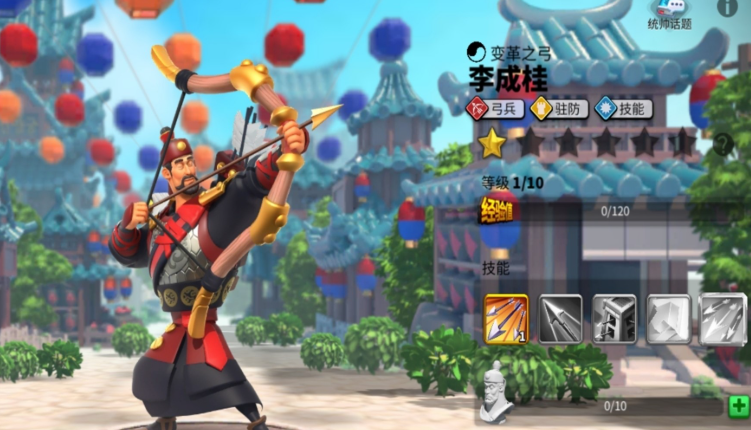751x430 pixels.
Task: Click the commander bust sculpture icon
Action: pos(494,395)
